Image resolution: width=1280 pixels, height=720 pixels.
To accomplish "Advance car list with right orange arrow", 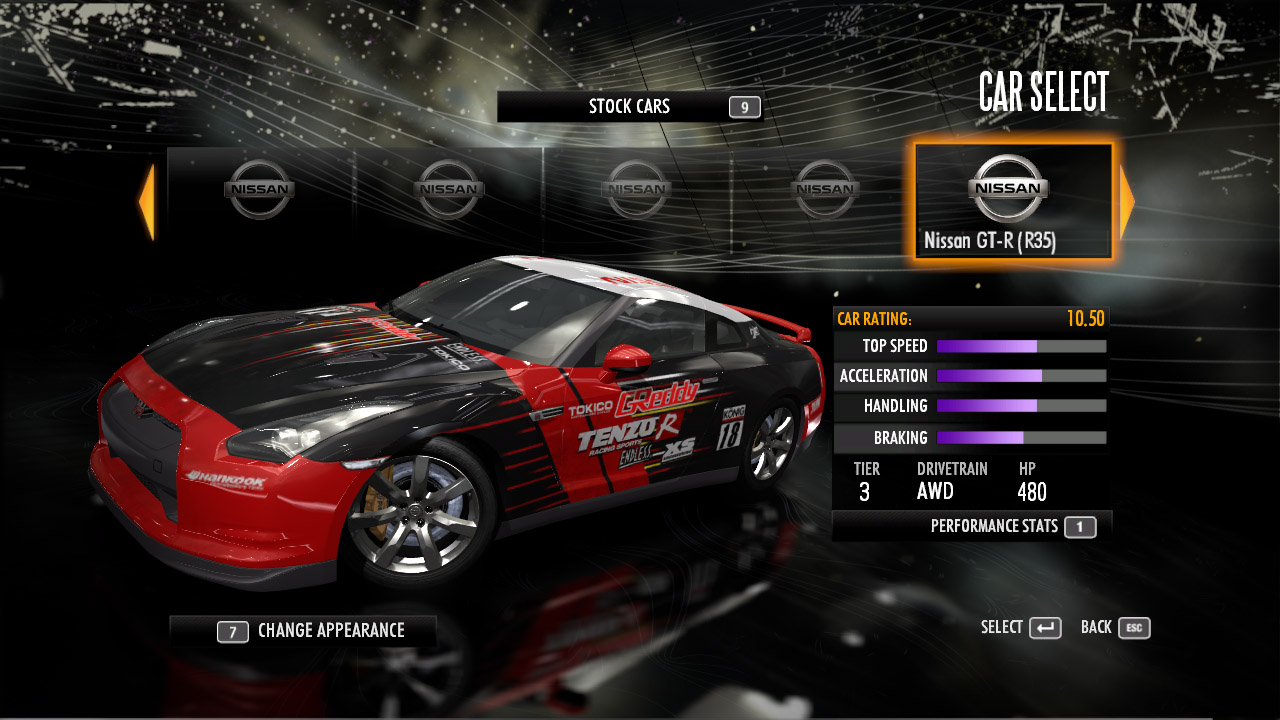I will click(x=1127, y=203).
